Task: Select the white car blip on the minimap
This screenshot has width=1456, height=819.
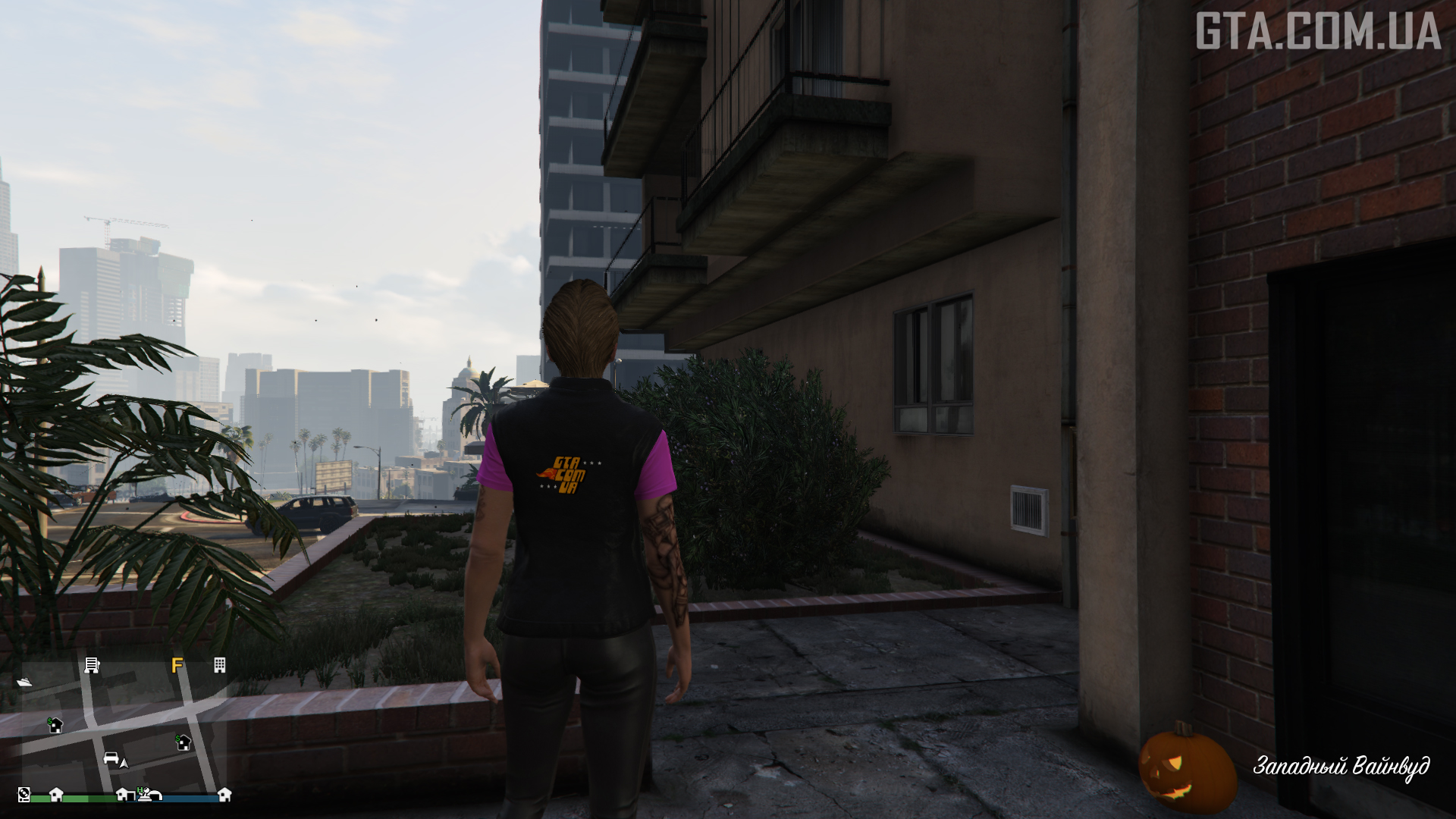Action: point(111,758)
